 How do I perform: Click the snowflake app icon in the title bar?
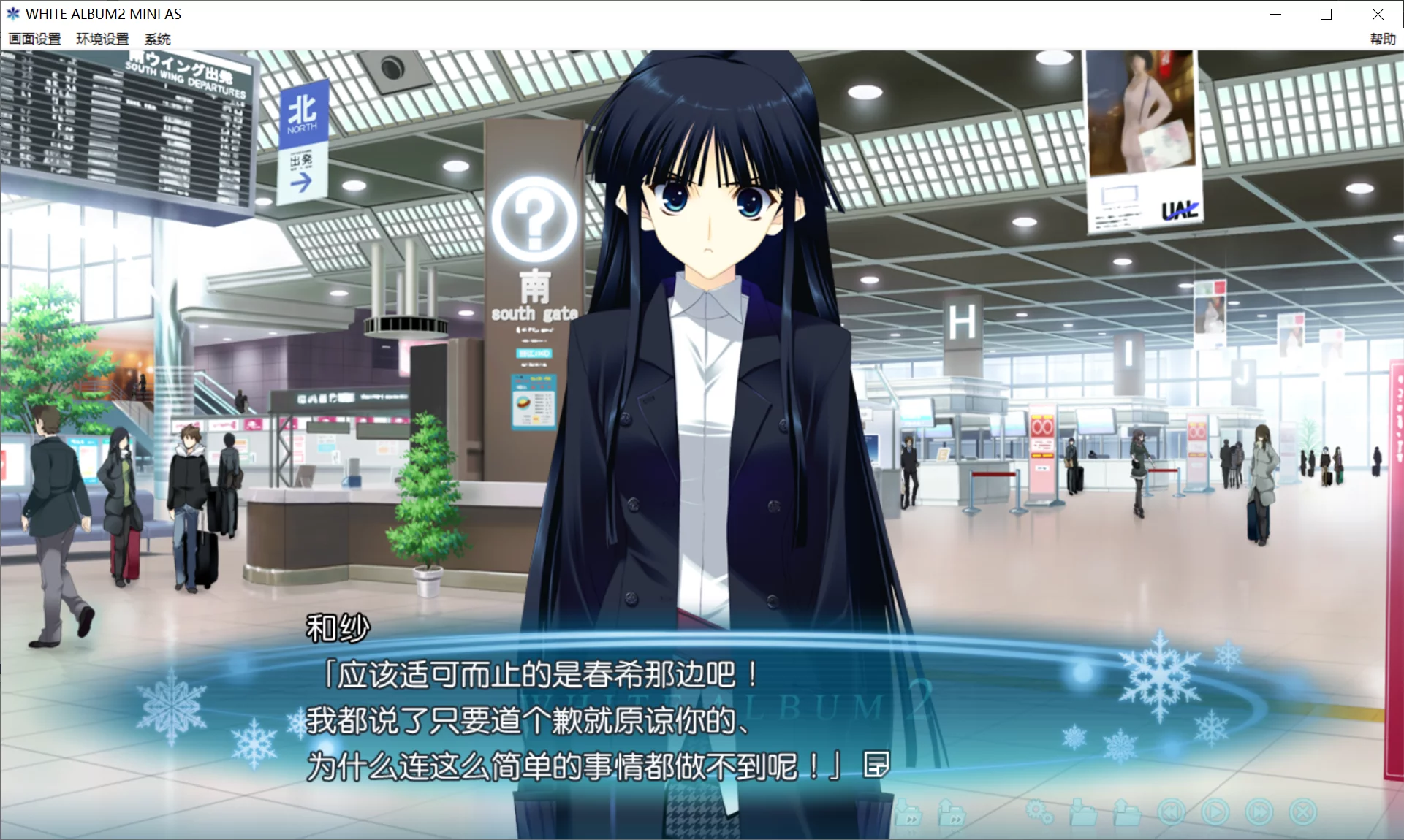(12, 13)
